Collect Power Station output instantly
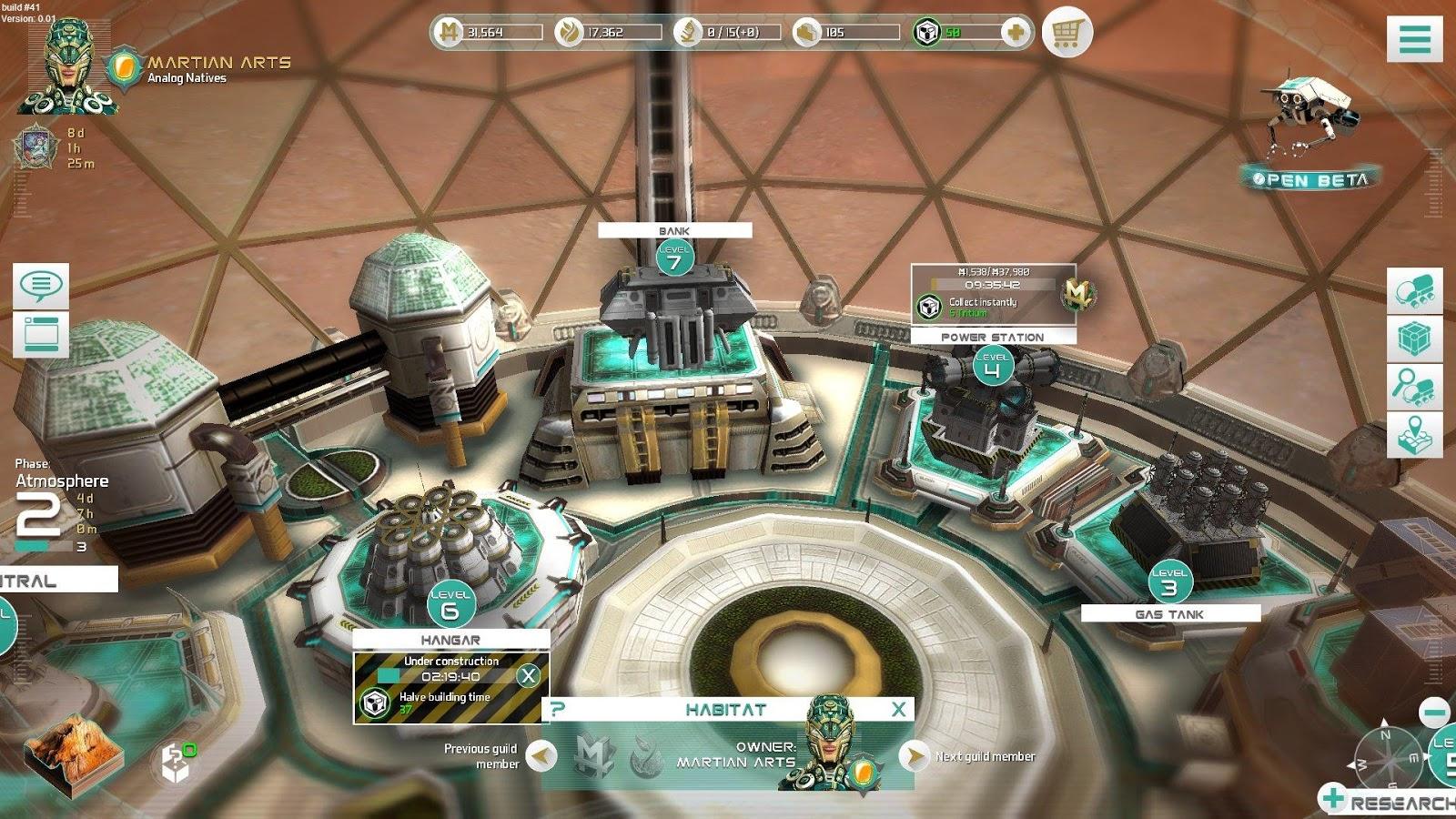Screen dimensions: 1456x819 click(929, 307)
